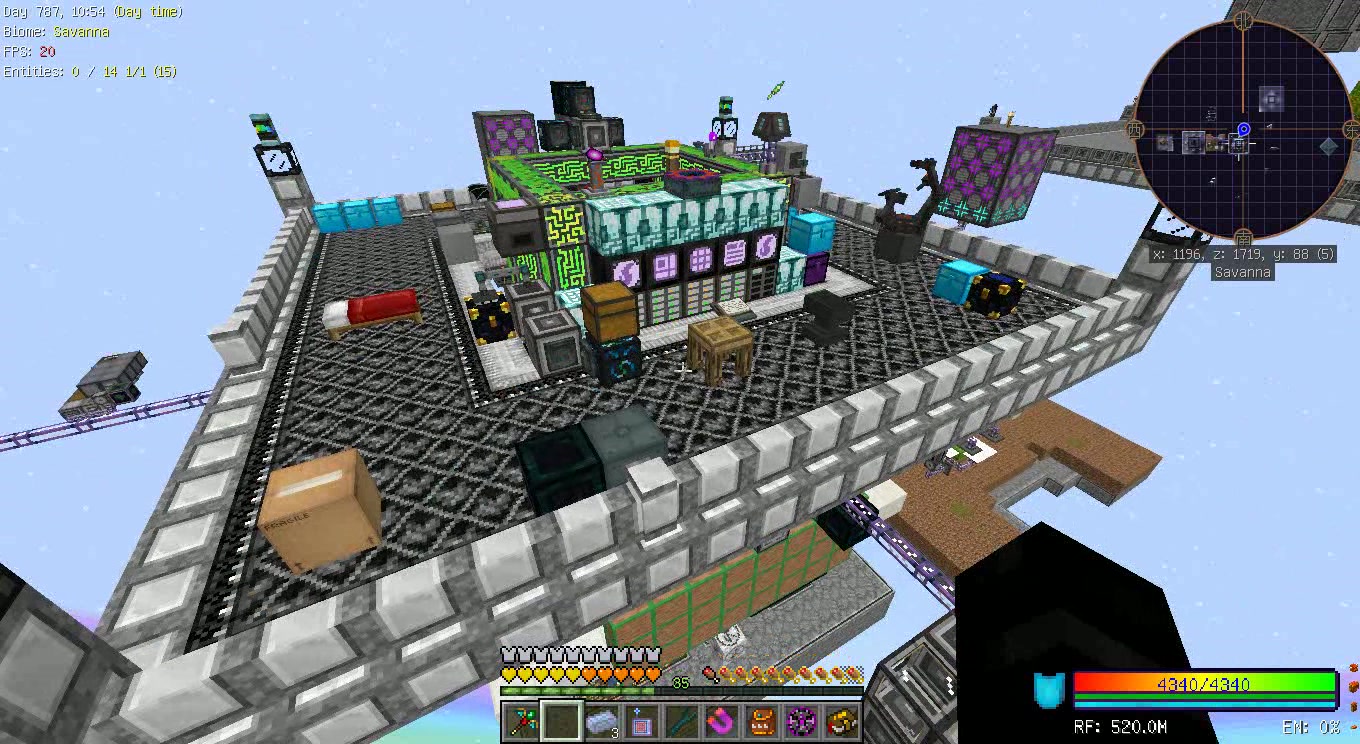Click the RF: 520.0M energy readout
Image resolution: width=1360 pixels, height=744 pixels.
tap(1122, 725)
